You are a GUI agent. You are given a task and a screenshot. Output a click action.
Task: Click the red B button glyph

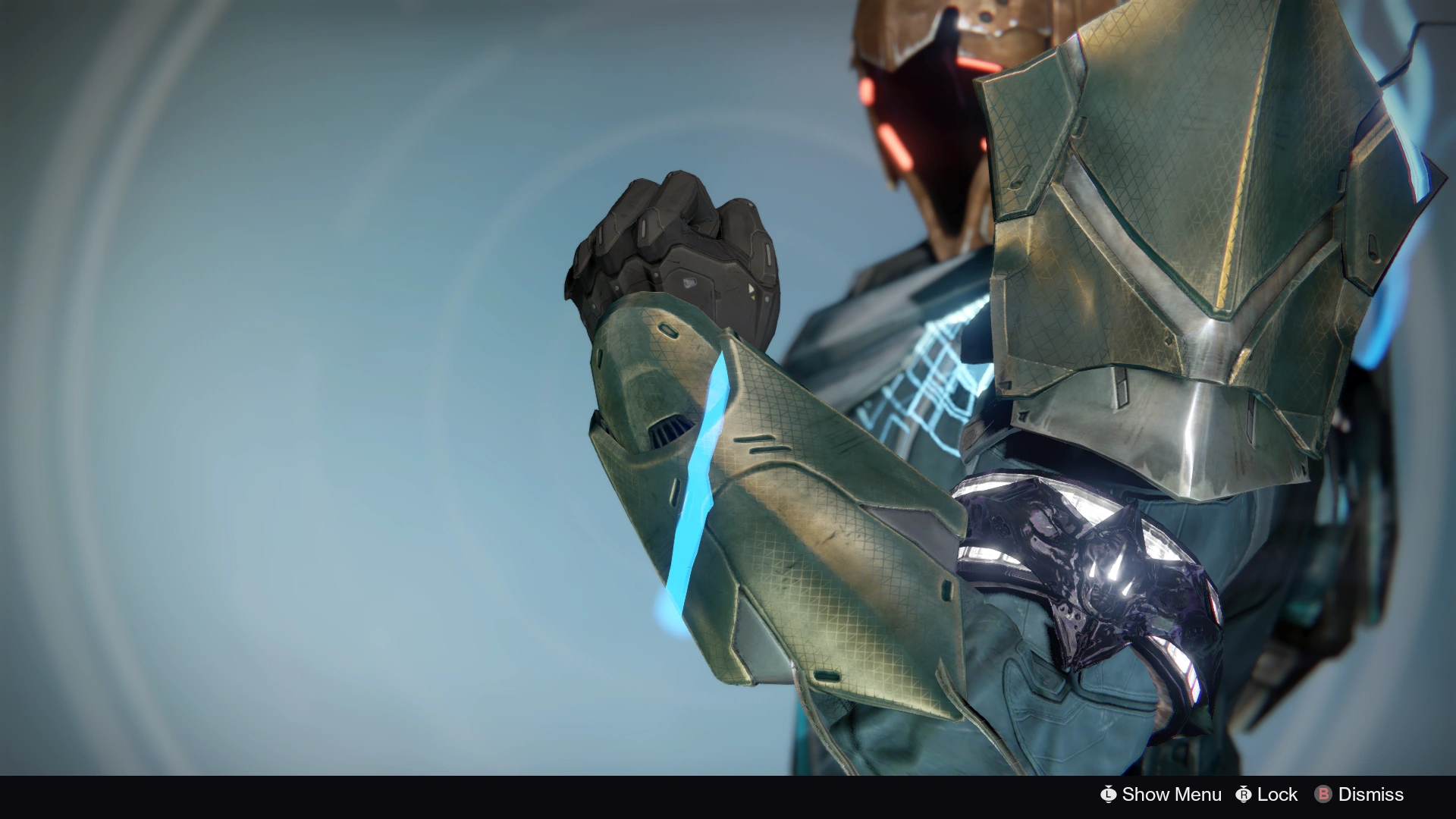coord(1324,795)
